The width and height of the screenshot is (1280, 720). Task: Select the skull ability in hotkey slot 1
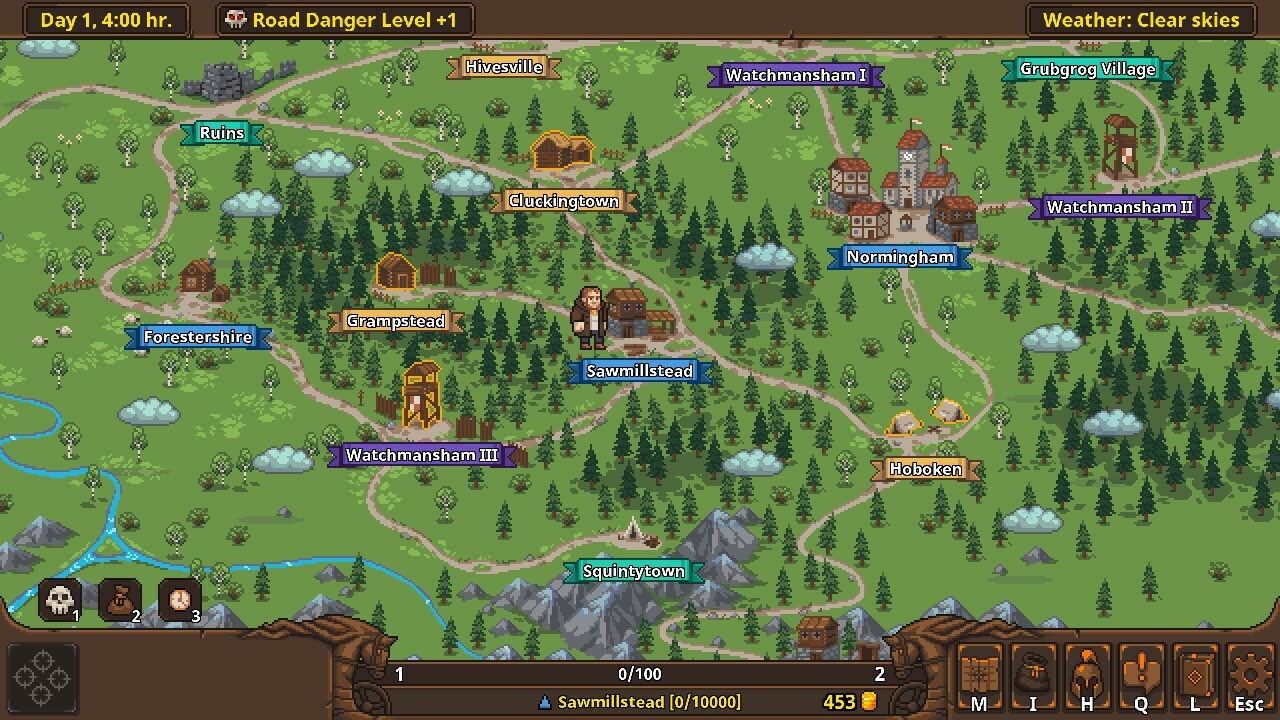[x=60, y=597]
